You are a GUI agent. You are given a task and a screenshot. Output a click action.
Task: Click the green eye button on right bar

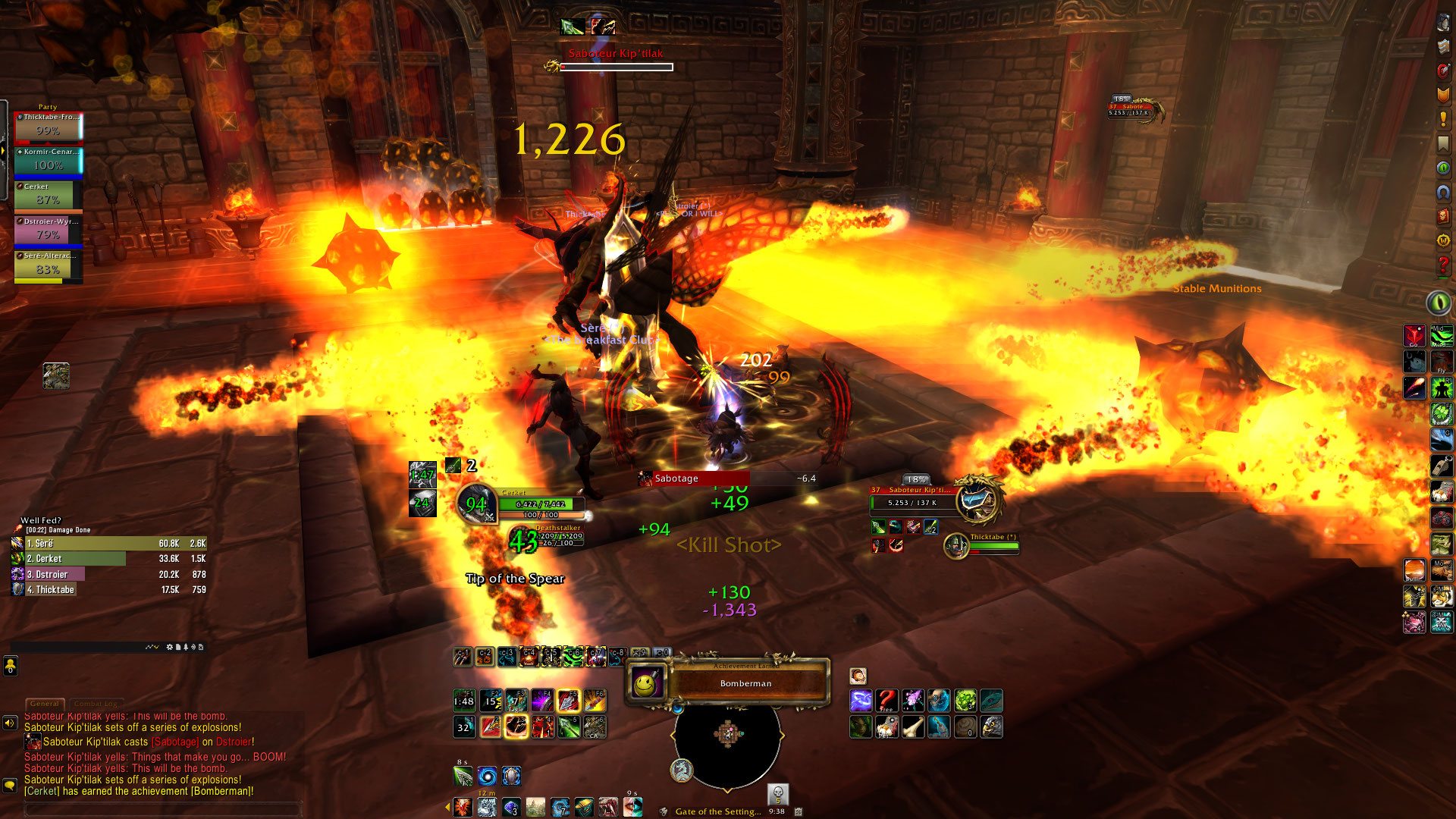pos(1439,303)
